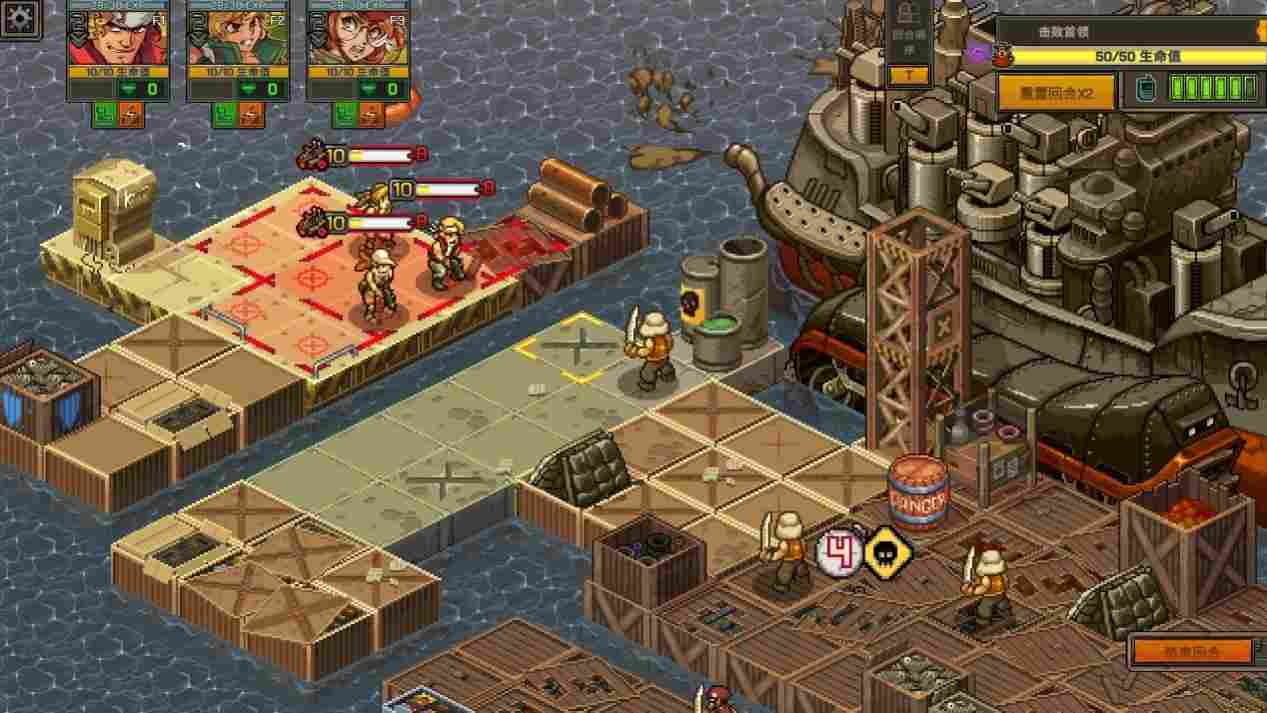
Task: Click the orange action icon under F3 portrait
Action: [371, 115]
